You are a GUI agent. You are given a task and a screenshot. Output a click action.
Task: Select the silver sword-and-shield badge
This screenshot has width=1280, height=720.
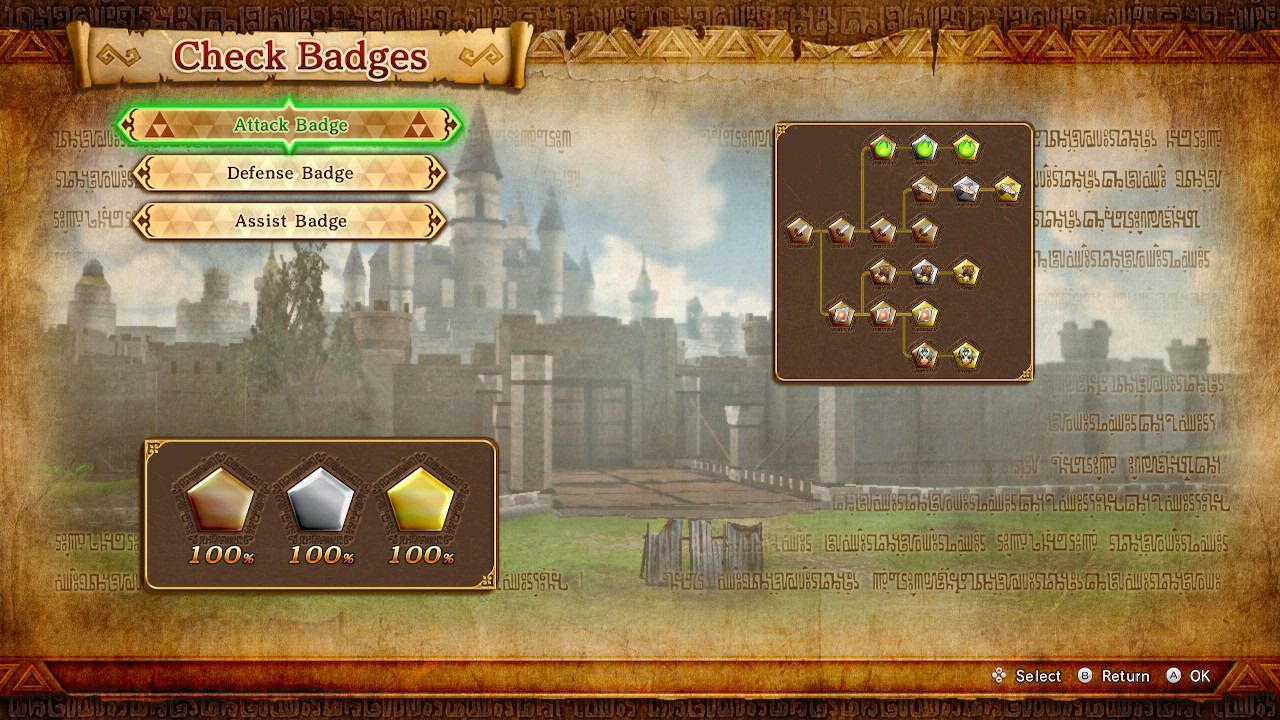coord(965,189)
